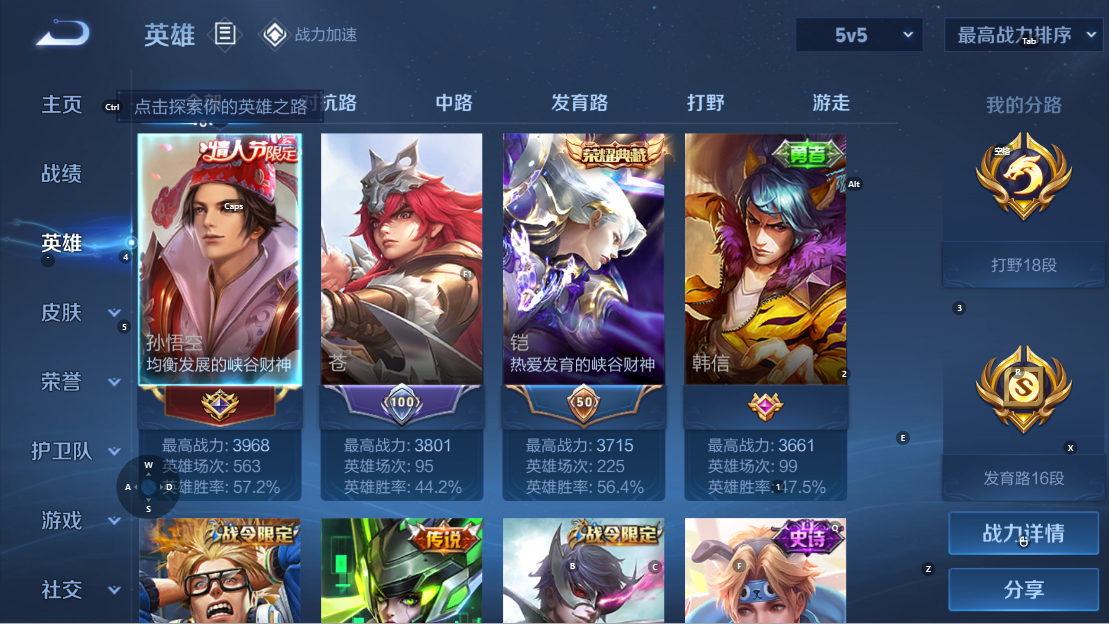
Task: Select the 铠 hero card
Action: coord(583,259)
